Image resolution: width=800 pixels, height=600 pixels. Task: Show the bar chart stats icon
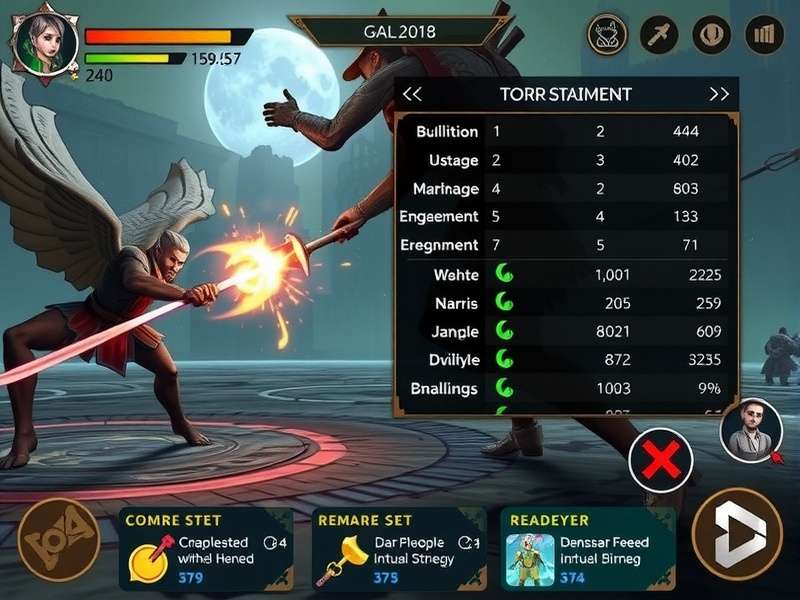(x=765, y=36)
